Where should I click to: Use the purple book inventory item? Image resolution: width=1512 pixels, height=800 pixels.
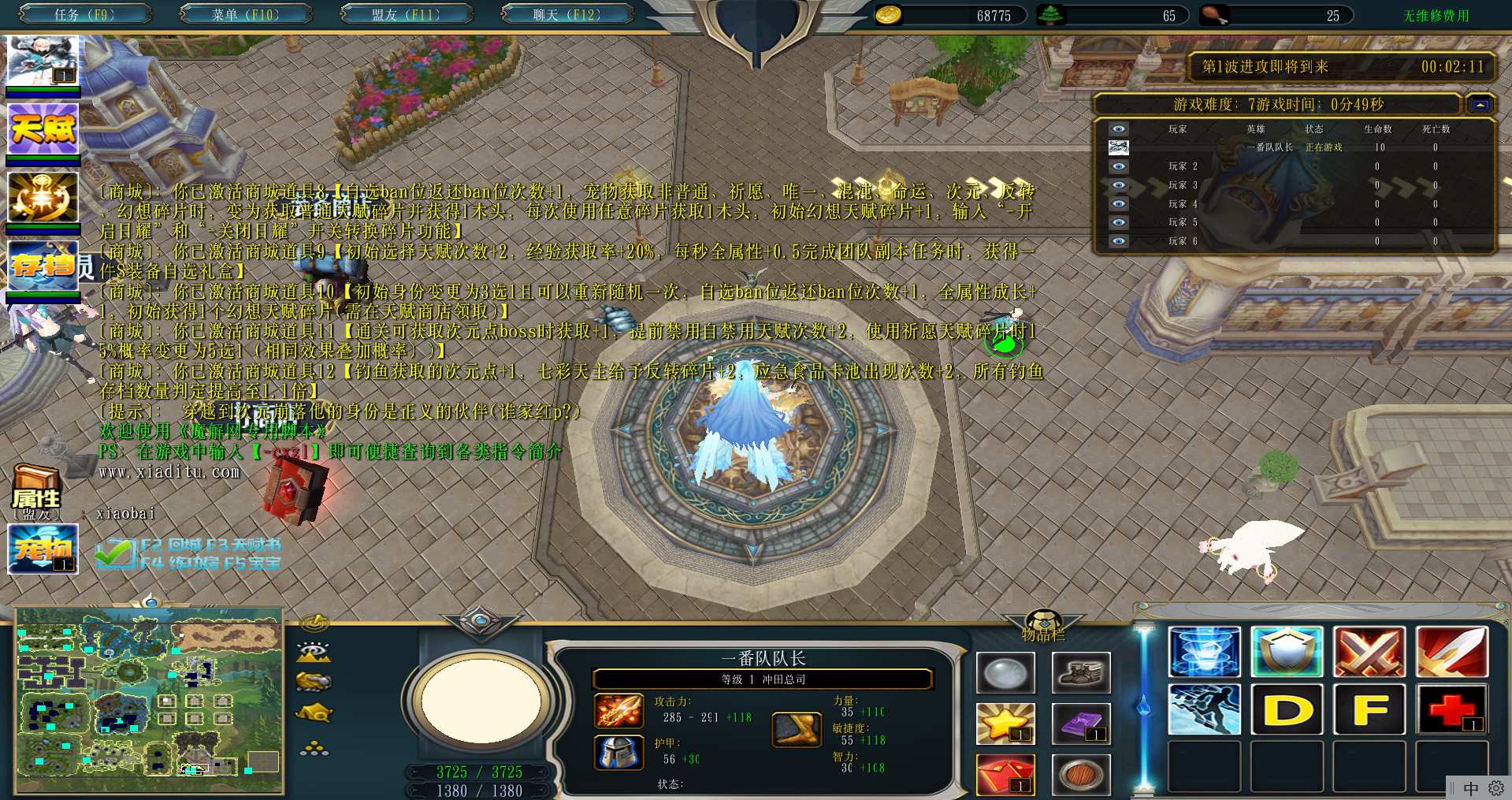[1081, 724]
